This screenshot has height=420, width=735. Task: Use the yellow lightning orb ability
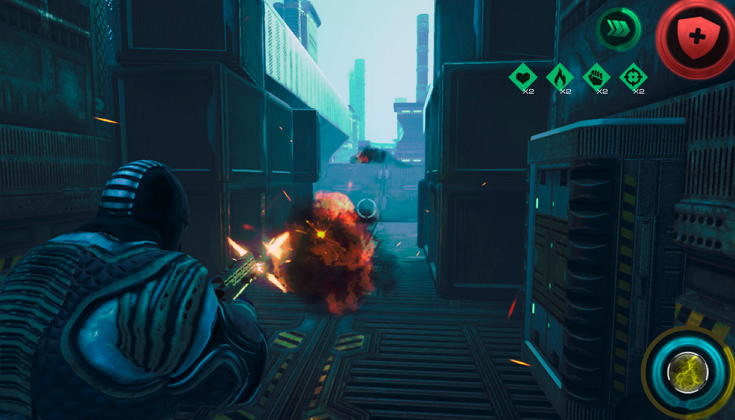coord(688,372)
